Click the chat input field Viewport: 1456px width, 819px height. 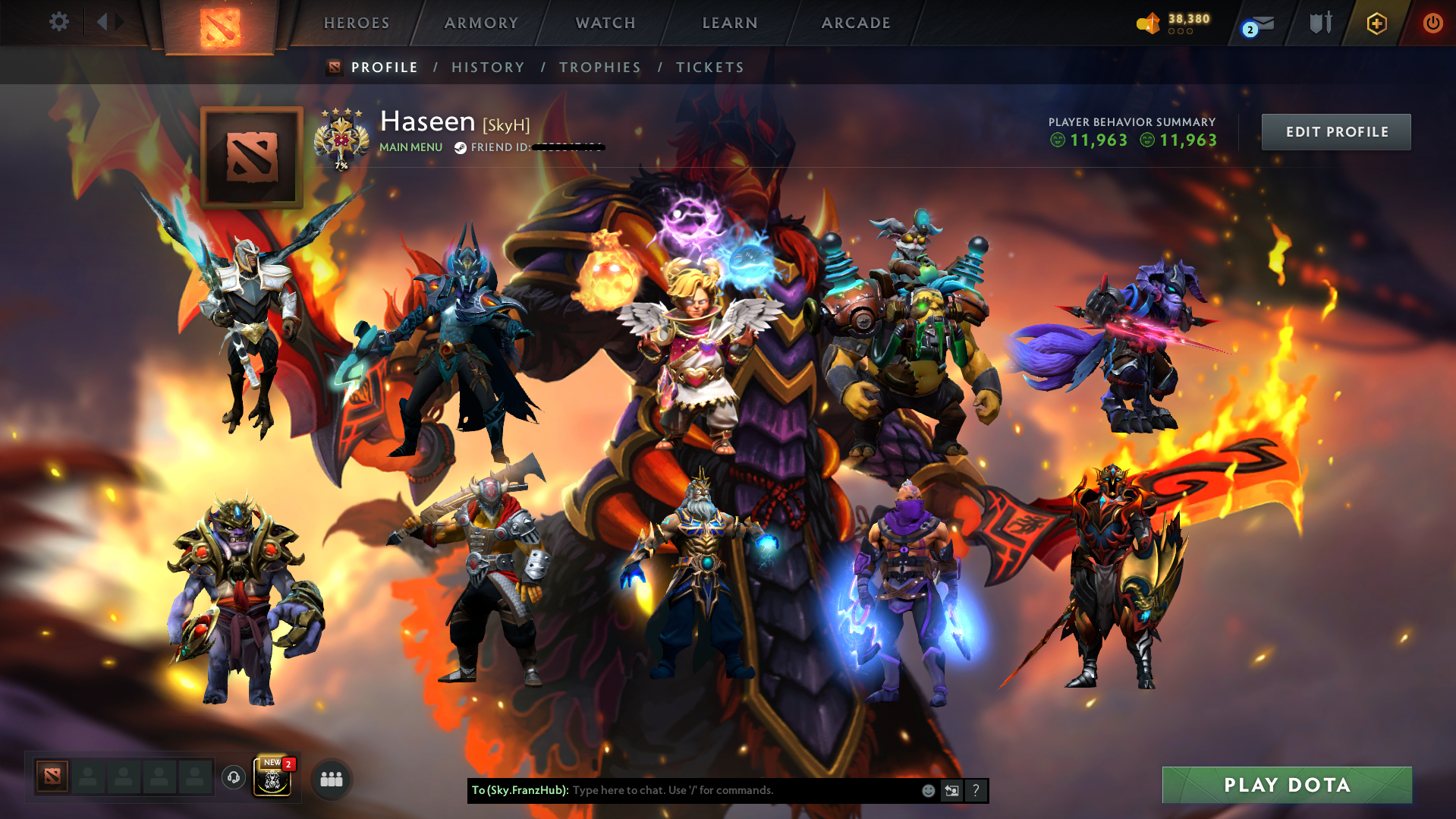(721, 790)
